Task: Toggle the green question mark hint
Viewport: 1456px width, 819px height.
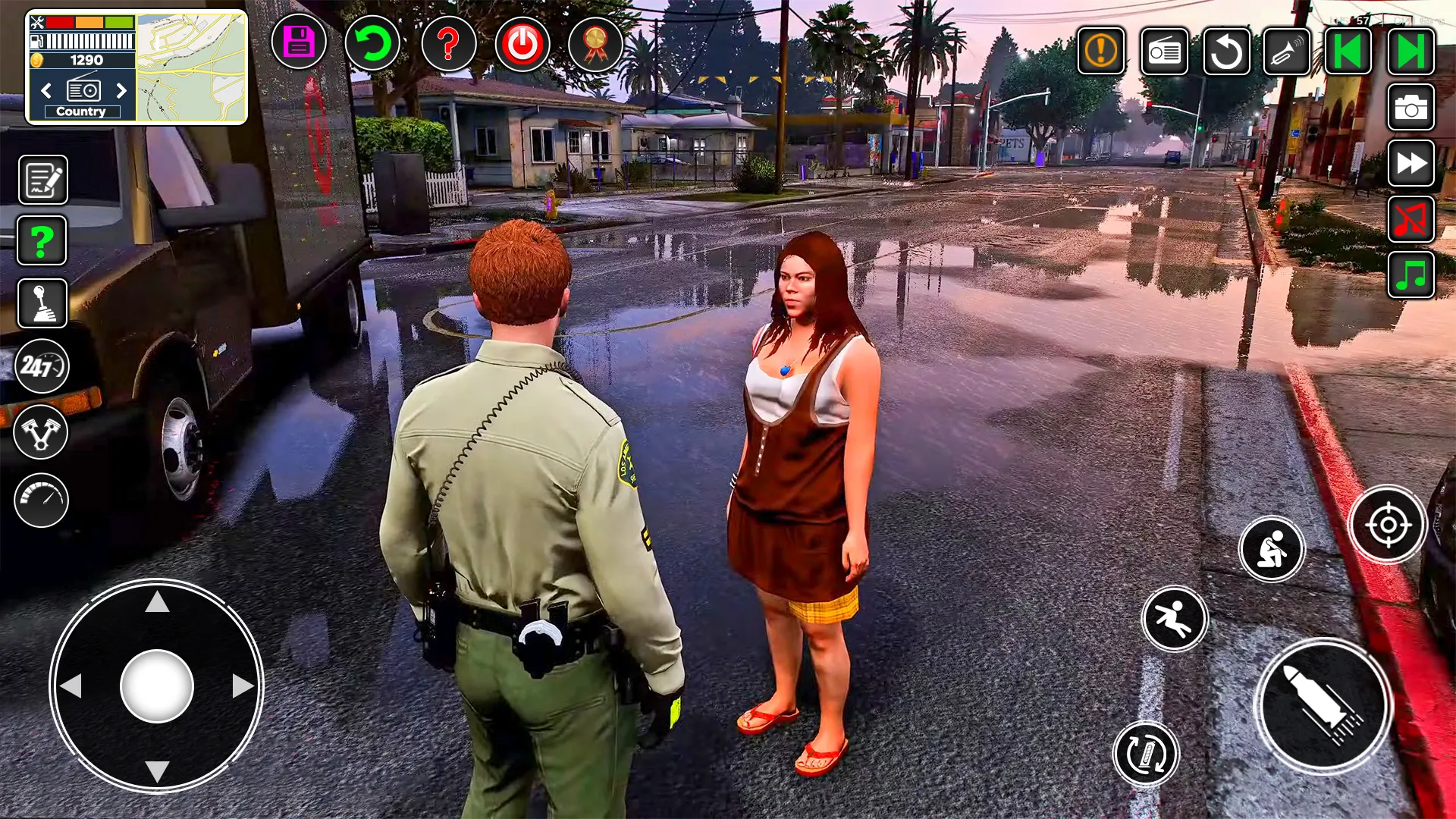Action: click(41, 240)
